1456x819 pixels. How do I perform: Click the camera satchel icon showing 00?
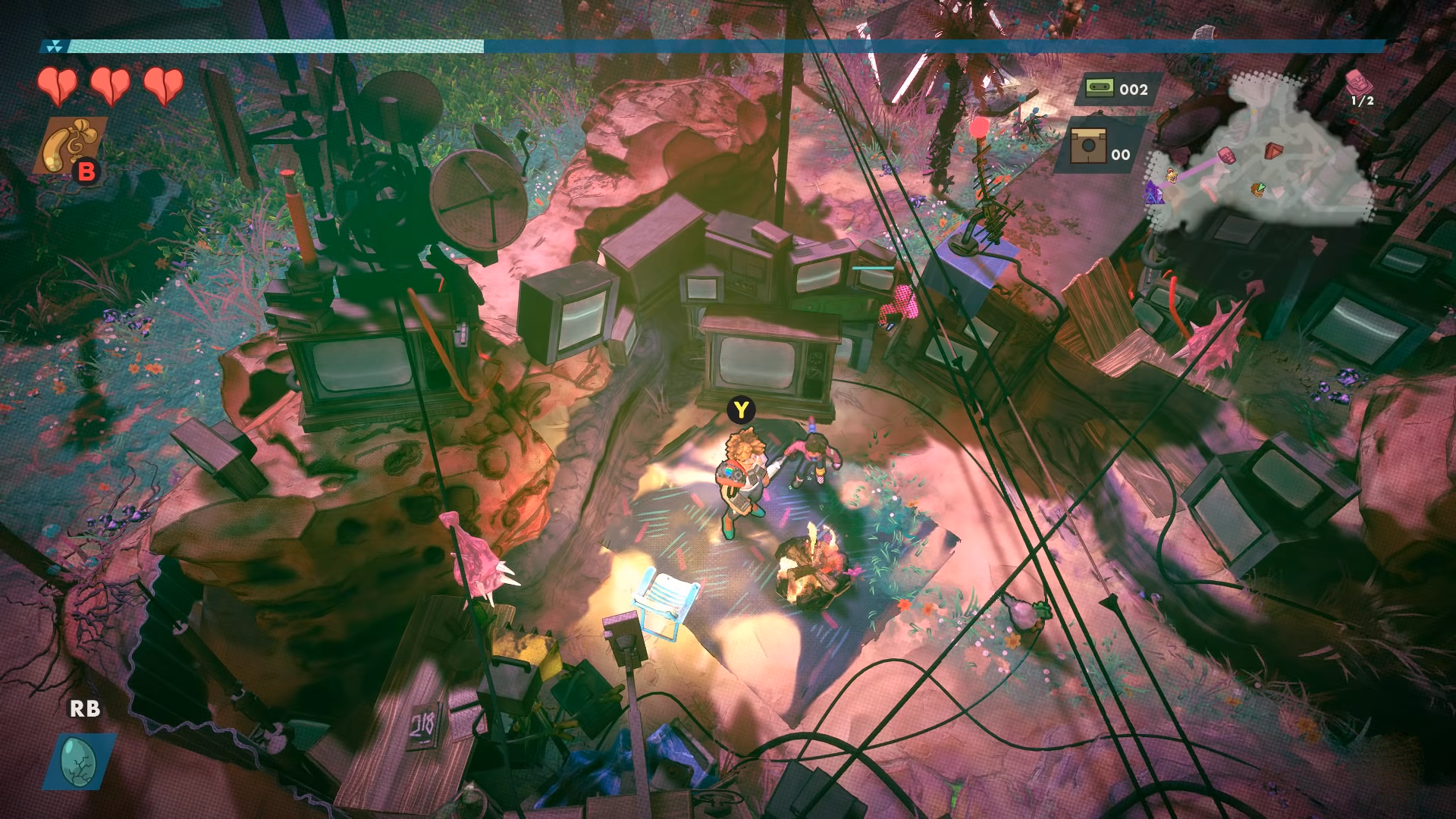[1087, 147]
